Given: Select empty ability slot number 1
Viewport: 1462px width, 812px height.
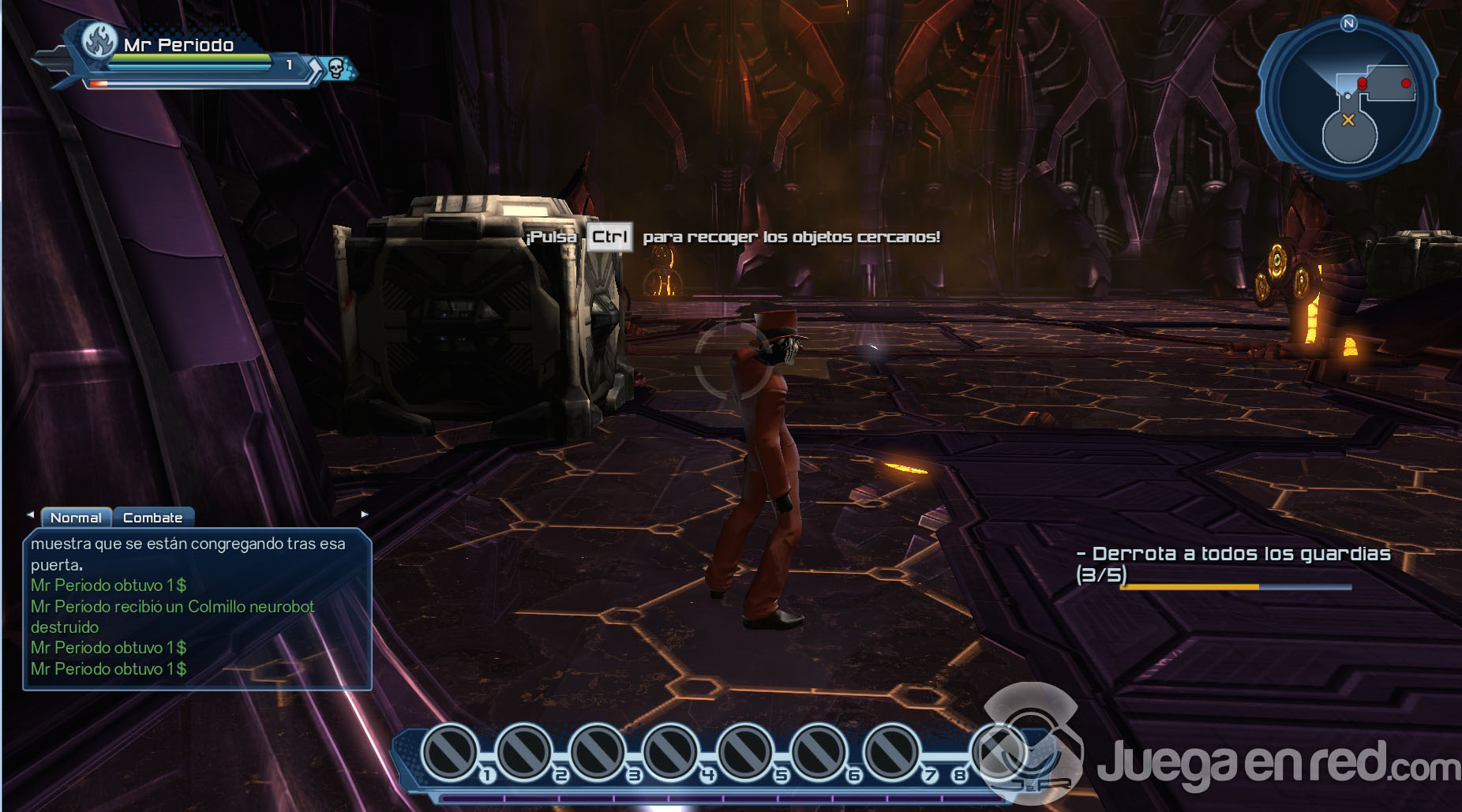Looking at the screenshot, I should click(451, 753).
